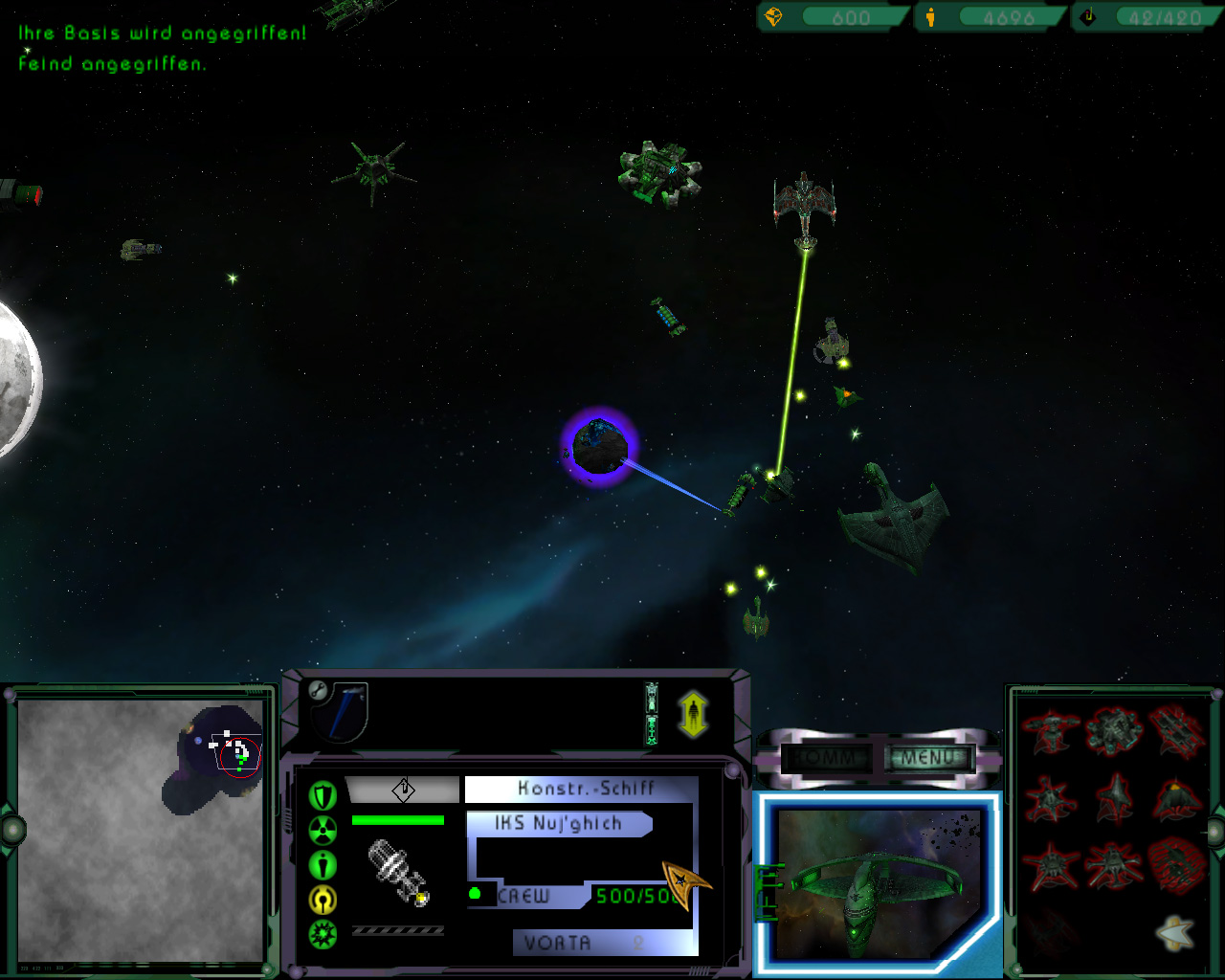Open the MENU button
The width and height of the screenshot is (1225, 980).
927,758
